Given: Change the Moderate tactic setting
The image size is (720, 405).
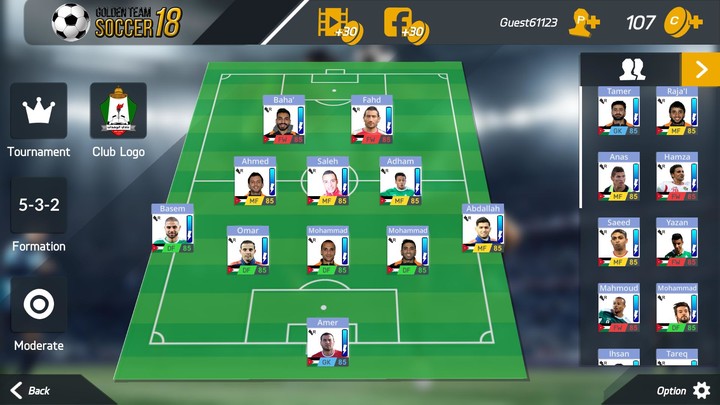Looking at the screenshot, I should tap(38, 304).
